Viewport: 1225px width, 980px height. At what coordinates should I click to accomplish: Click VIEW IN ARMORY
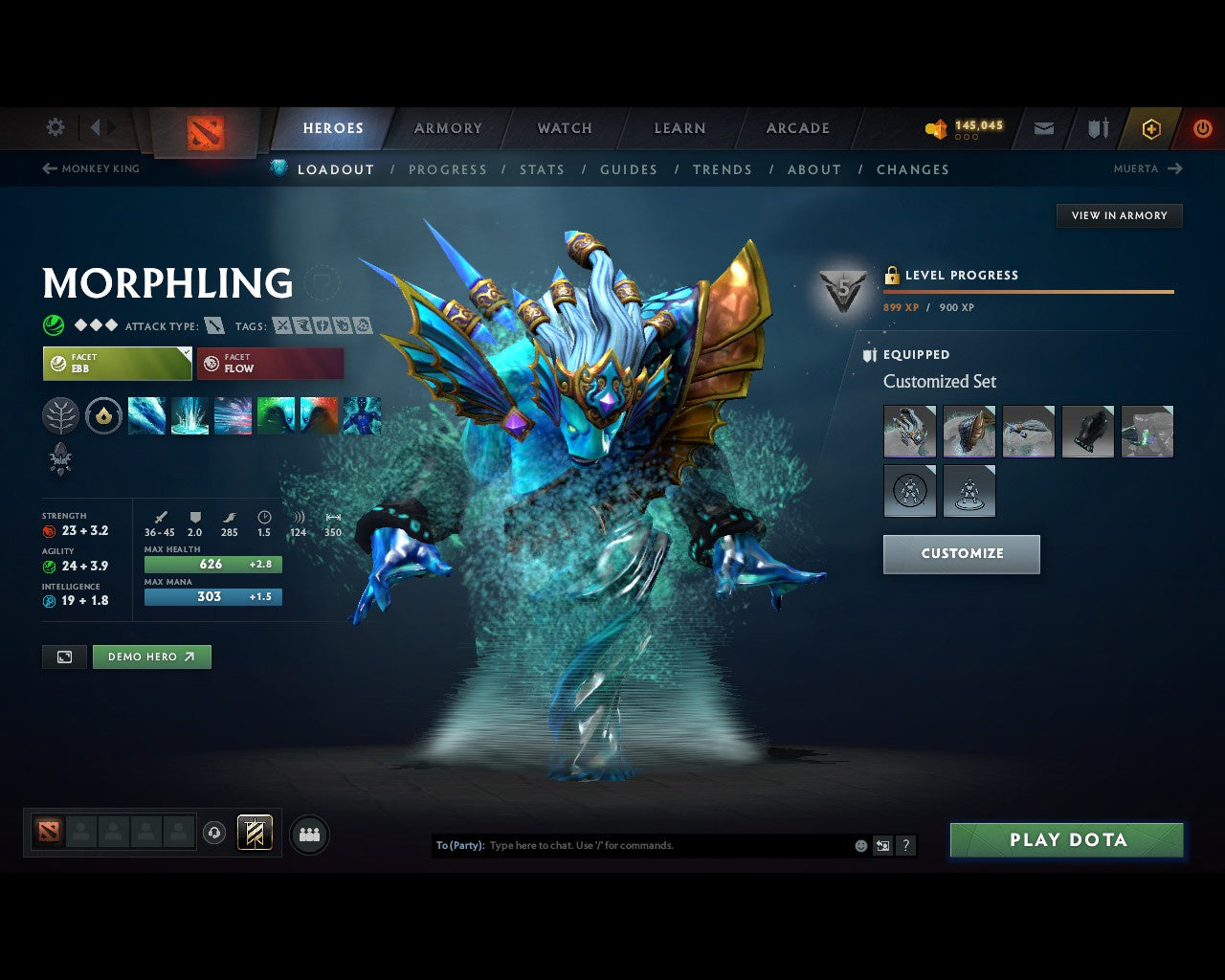(1119, 215)
